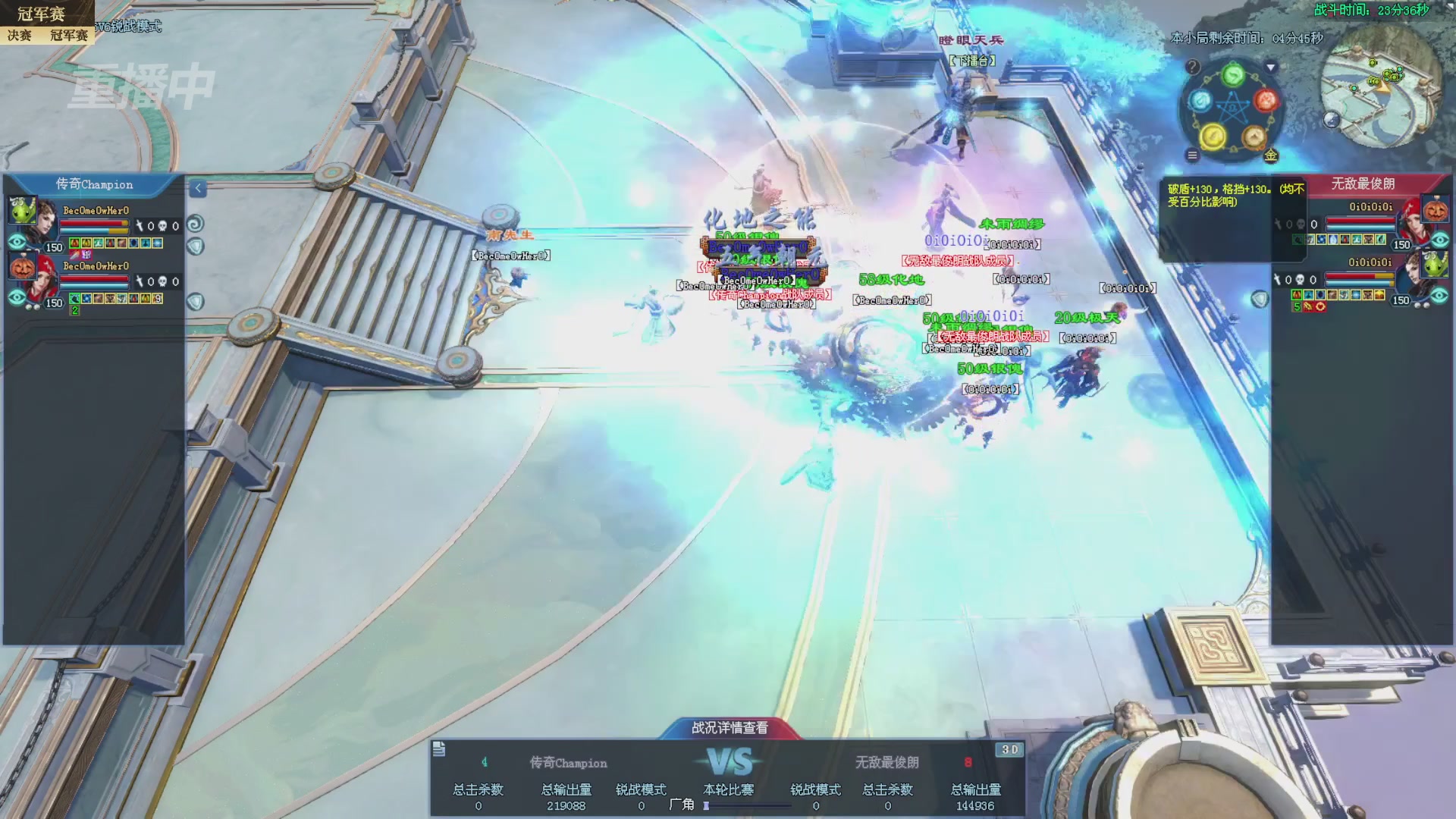Expand the dropdown arrow above the element wheel
The image size is (1456, 819).
(x=1272, y=67)
